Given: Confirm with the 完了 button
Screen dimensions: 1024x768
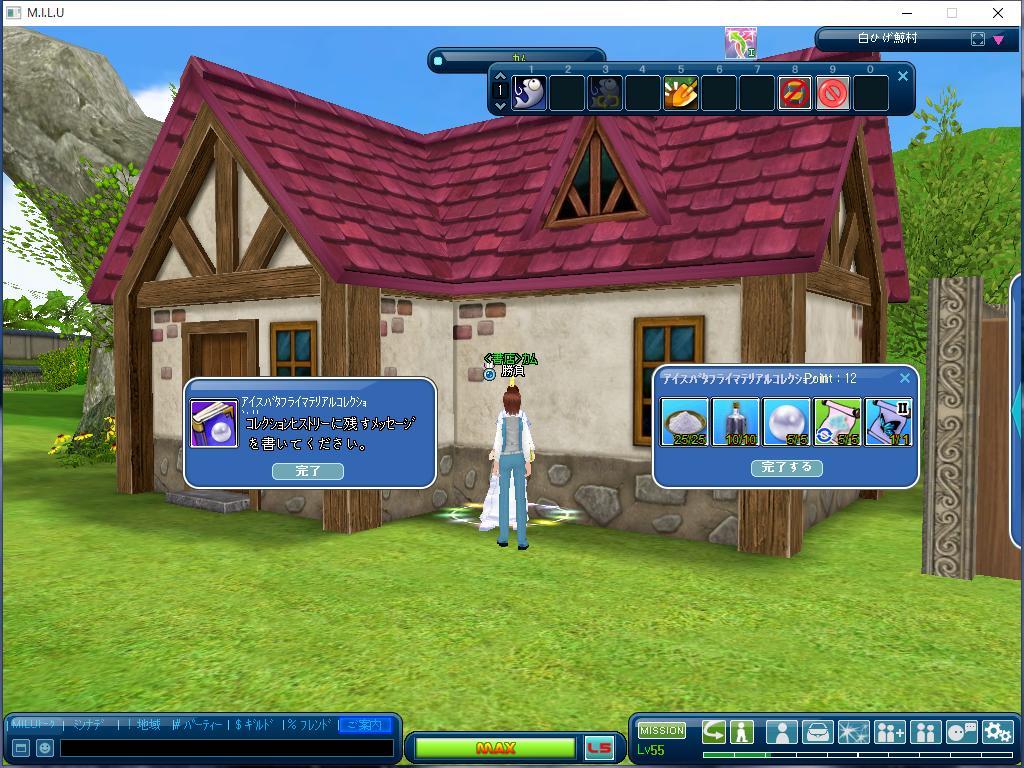Looking at the screenshot, I should [x=308, y=471].
